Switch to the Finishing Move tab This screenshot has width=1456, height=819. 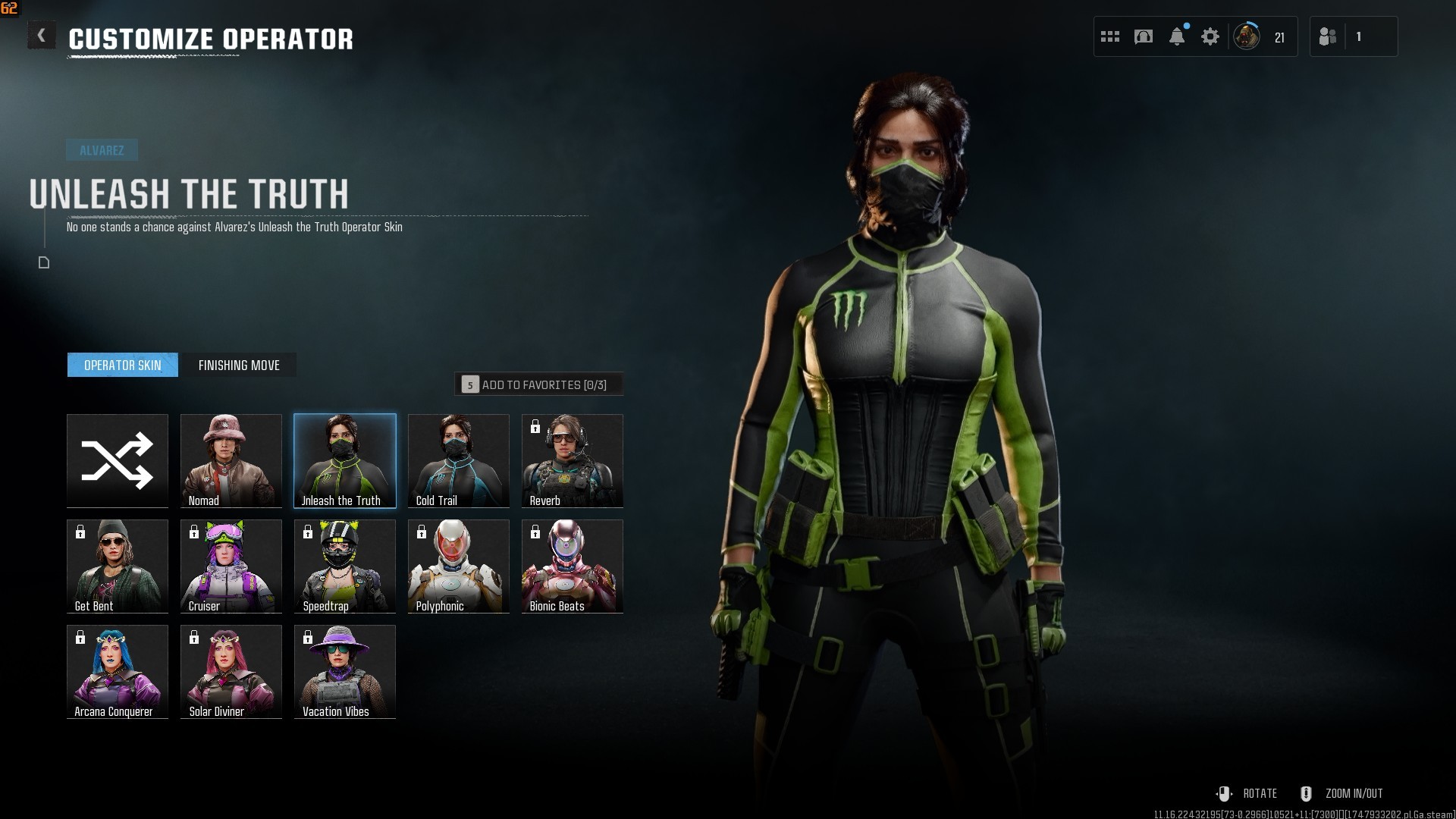pyautogui.click(x=239, y=366)
